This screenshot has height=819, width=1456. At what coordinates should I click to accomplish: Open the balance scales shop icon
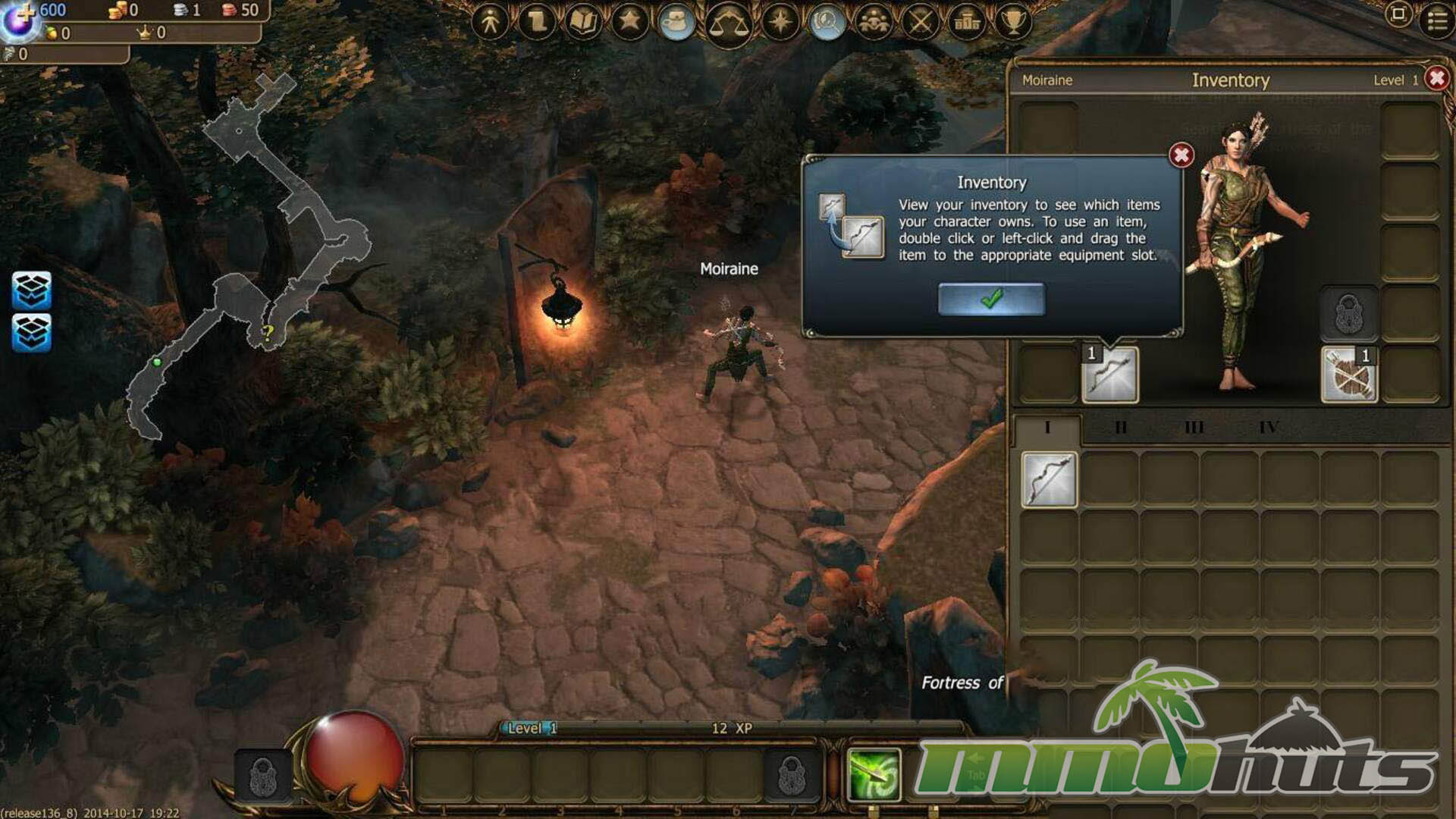pos(728,24)
